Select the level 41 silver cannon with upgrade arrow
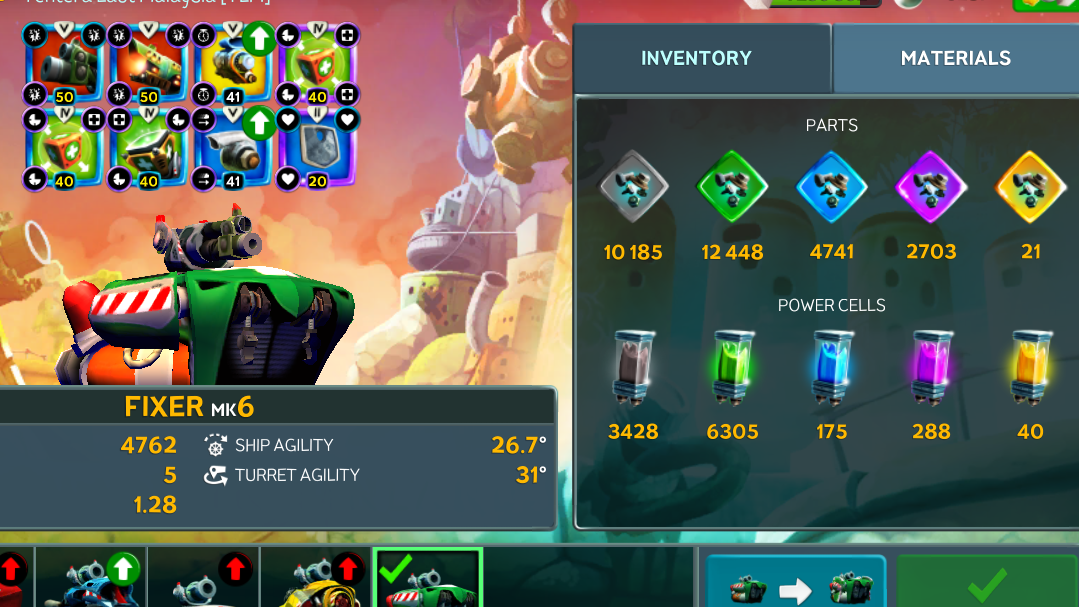Screen dimensions: 1079x607 [x=232, y=151]
